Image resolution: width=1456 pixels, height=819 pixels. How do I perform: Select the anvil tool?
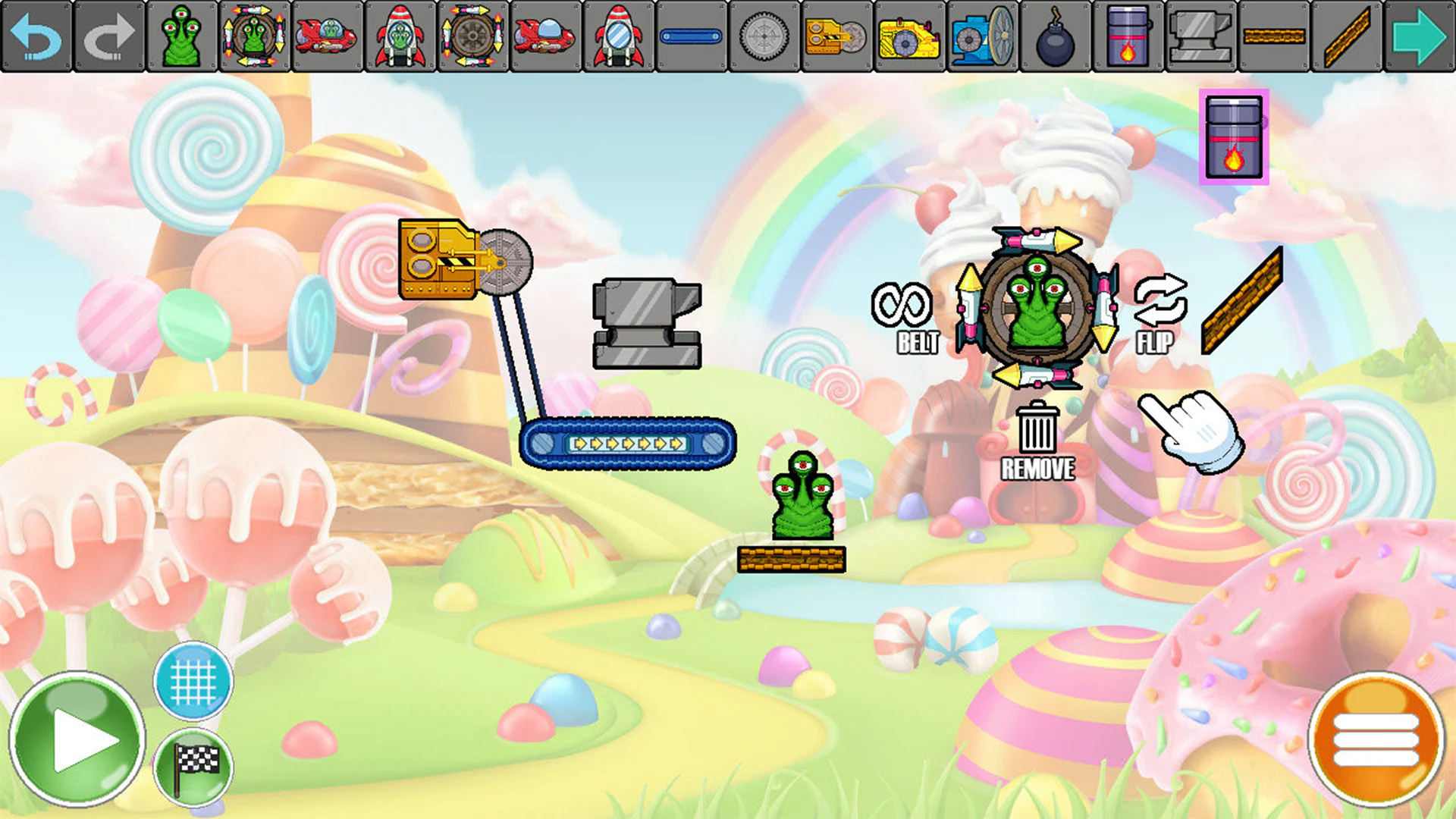(1202, 36)
